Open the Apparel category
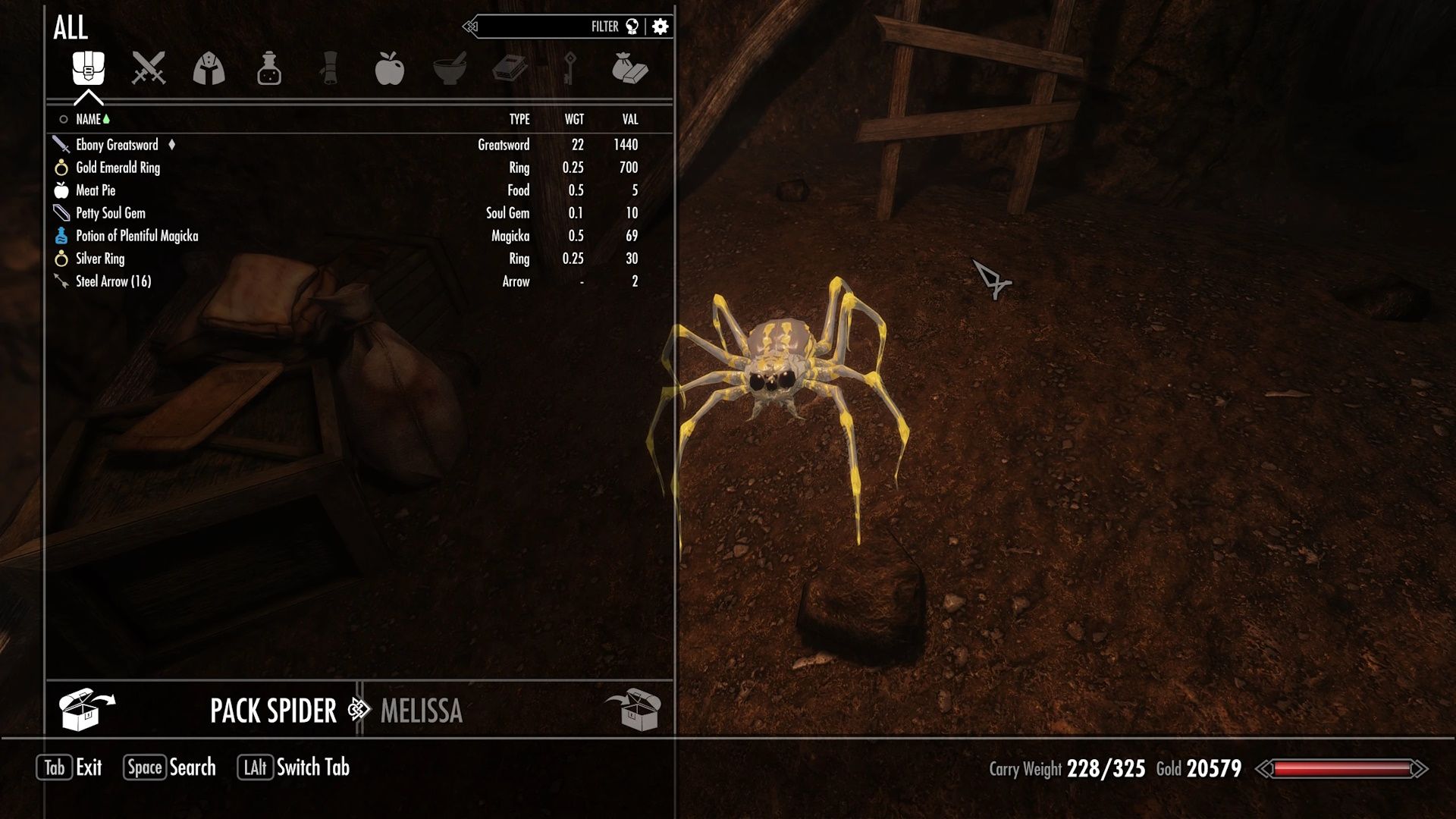1456x819 pixels. (x=210, y=69)
